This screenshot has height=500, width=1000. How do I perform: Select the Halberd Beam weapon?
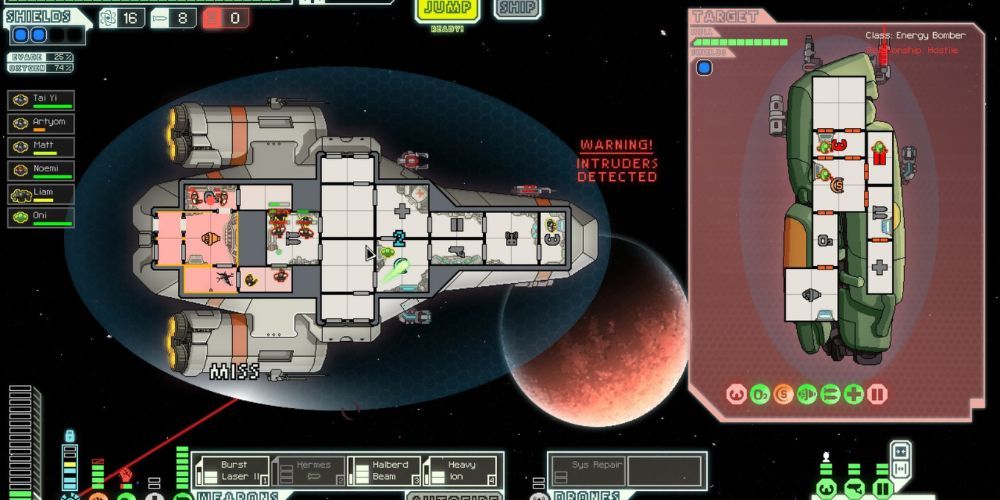pos(383,470)
